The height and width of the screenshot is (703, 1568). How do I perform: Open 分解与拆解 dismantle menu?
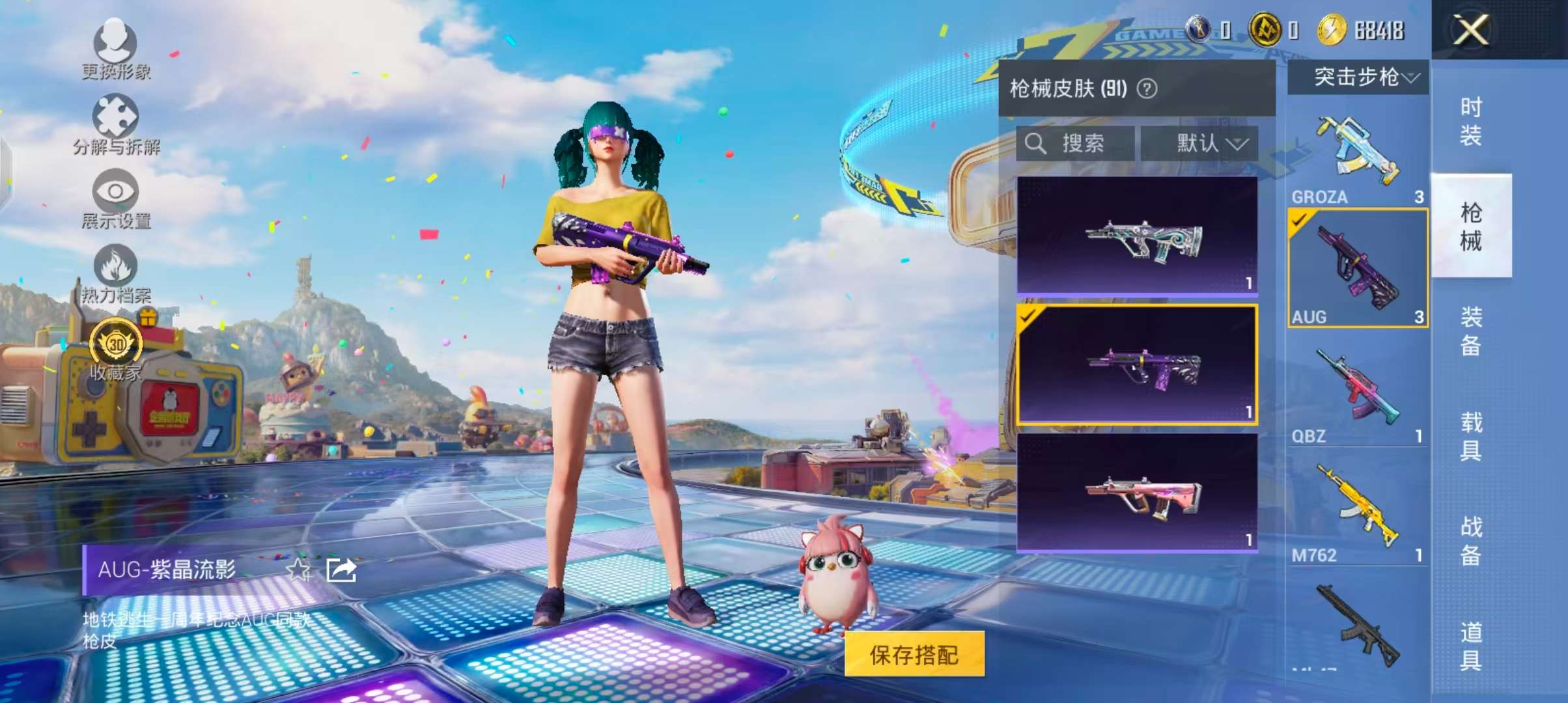pos(116,124)
